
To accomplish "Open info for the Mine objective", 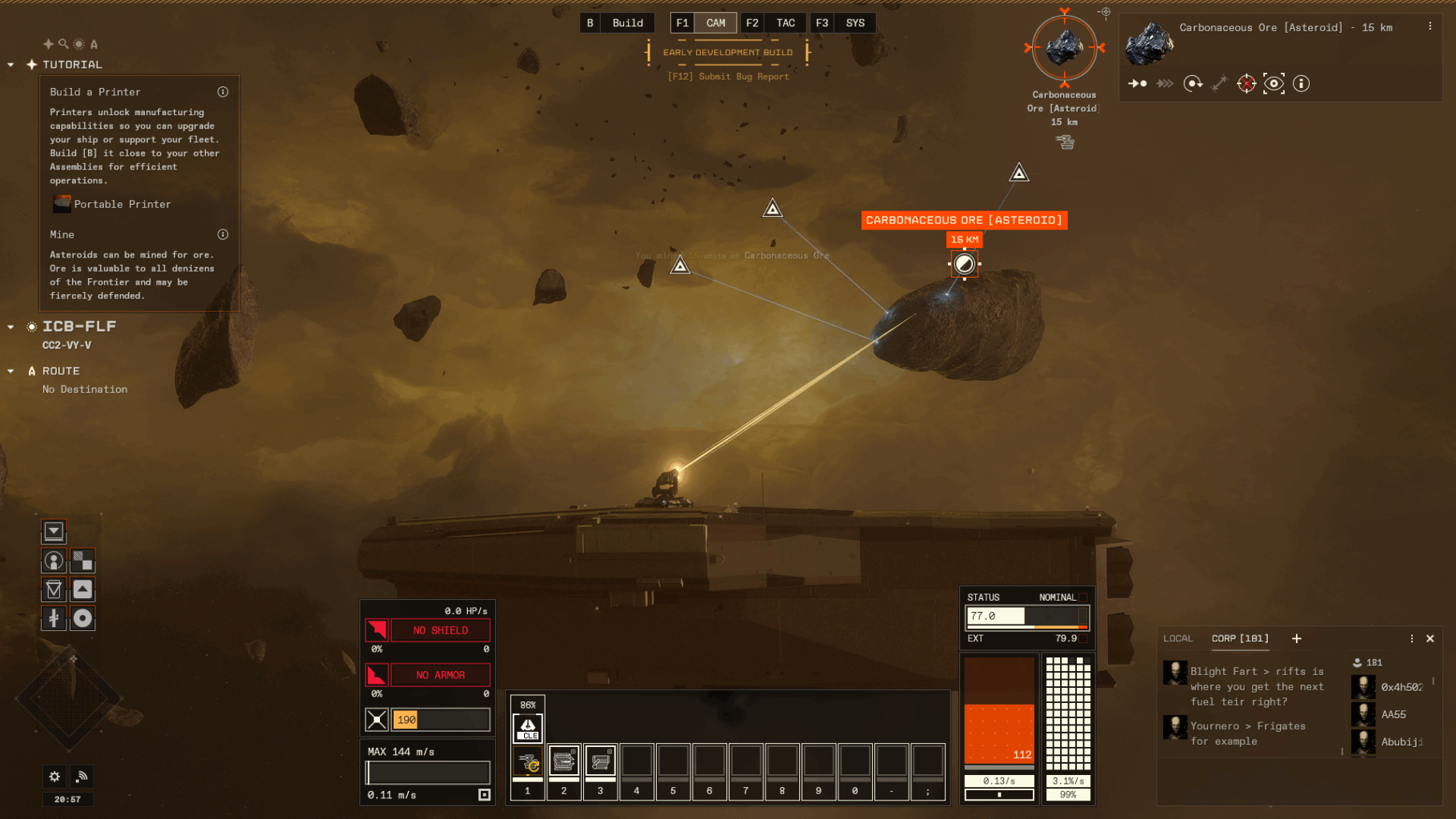I will click(223, 234).
